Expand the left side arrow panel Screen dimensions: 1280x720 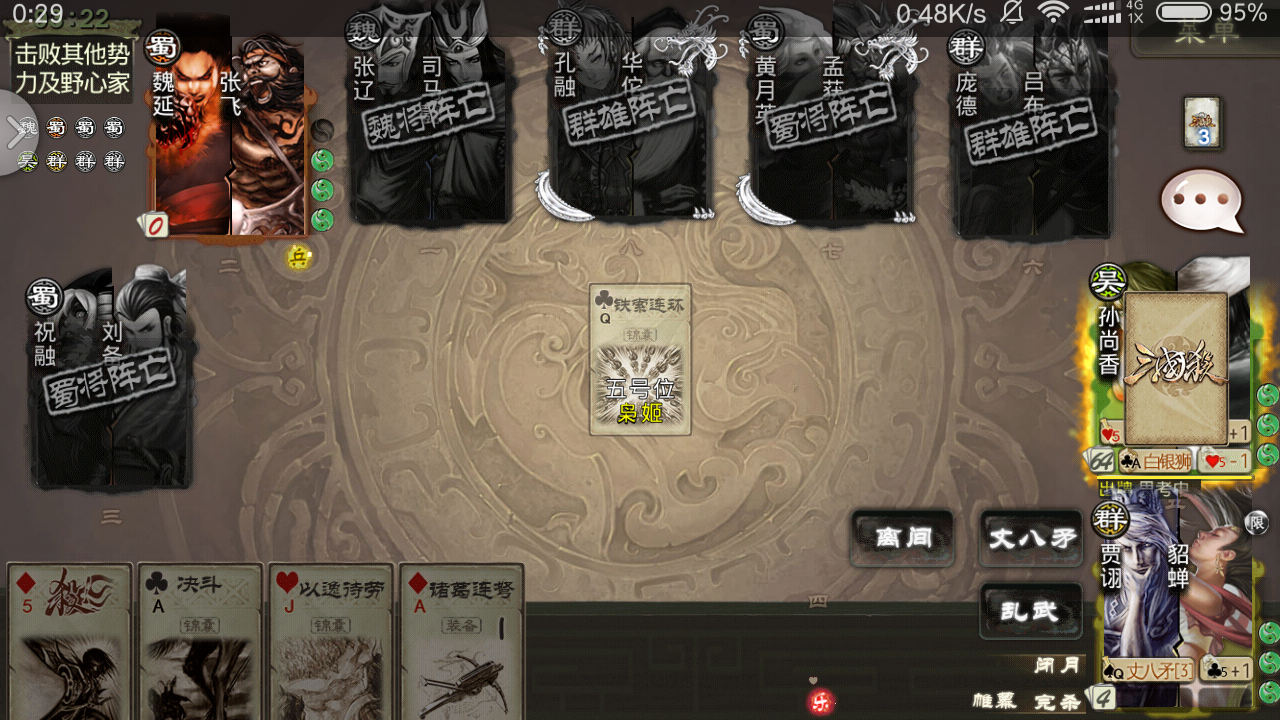coord(17,133)
